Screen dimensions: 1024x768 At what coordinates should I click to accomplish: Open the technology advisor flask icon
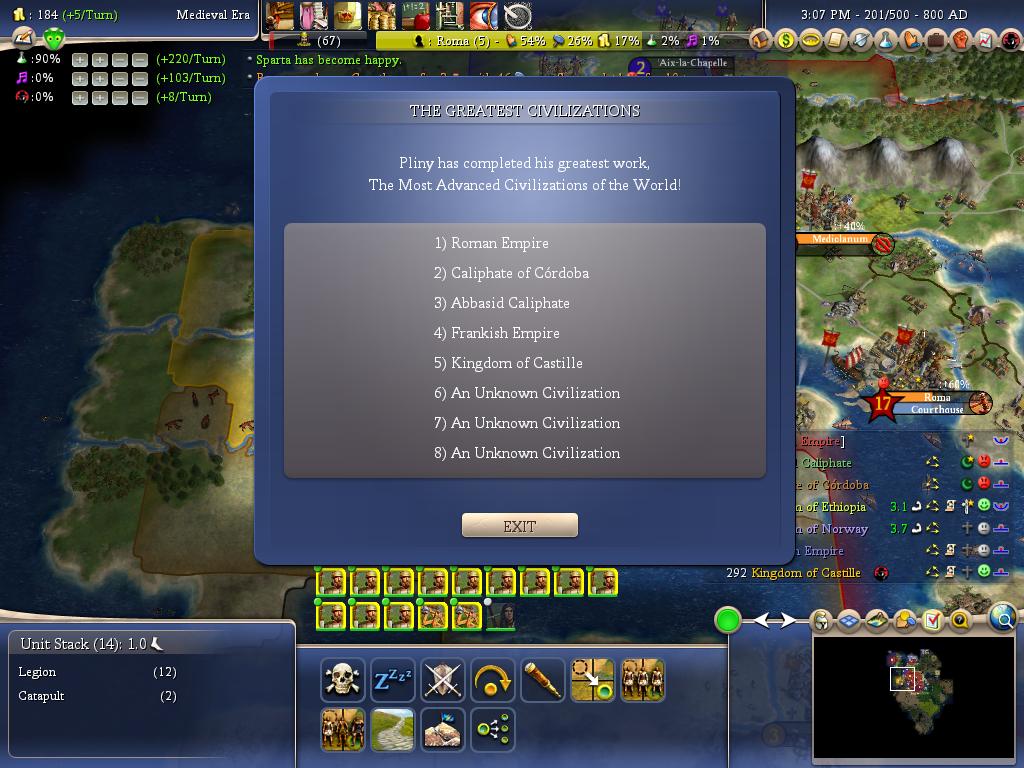885,40
